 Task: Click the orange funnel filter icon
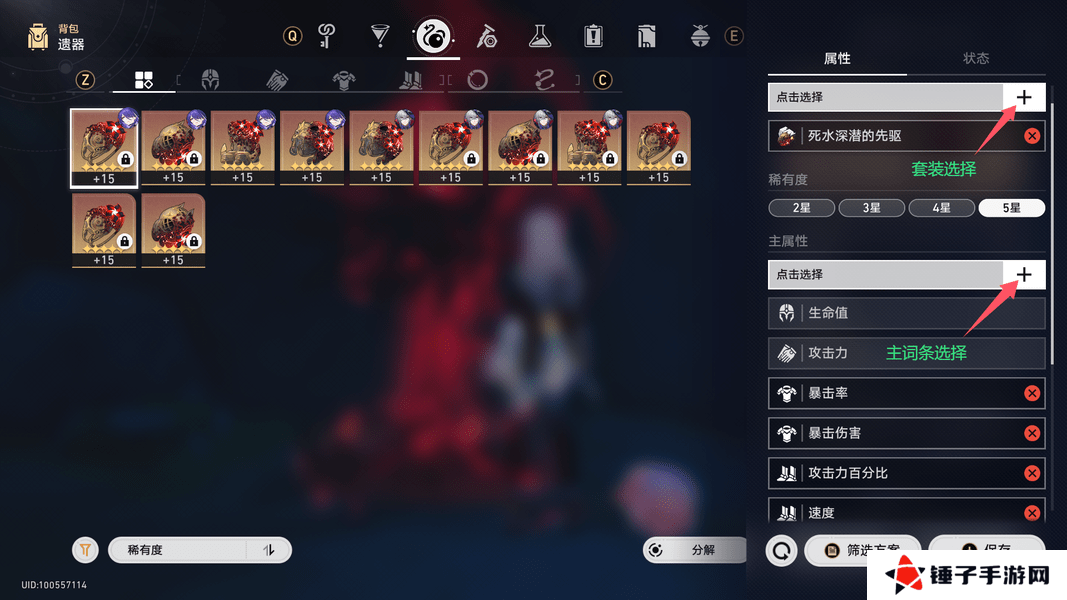pos(86,550)
